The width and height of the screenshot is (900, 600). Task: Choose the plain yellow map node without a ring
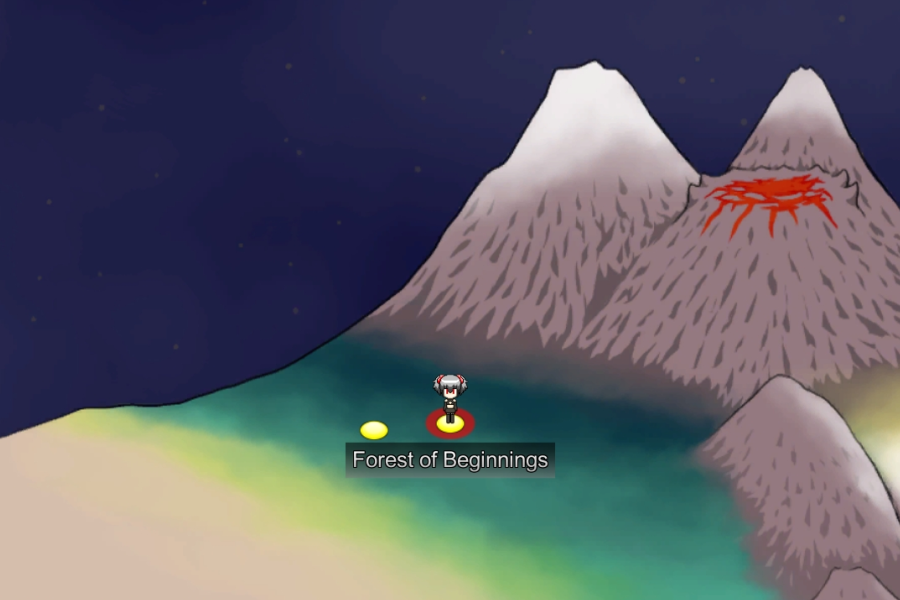point(374,430)
